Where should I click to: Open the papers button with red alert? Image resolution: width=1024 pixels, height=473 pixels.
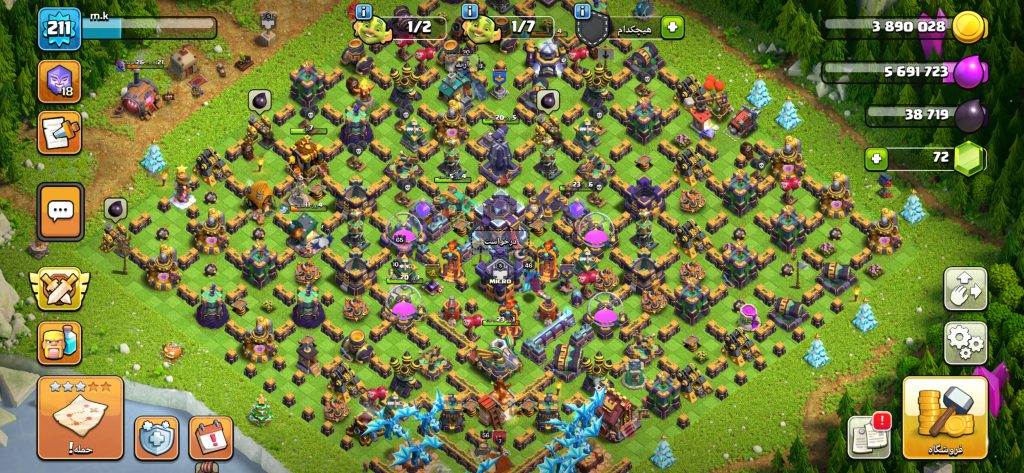[x=868, y=436]
